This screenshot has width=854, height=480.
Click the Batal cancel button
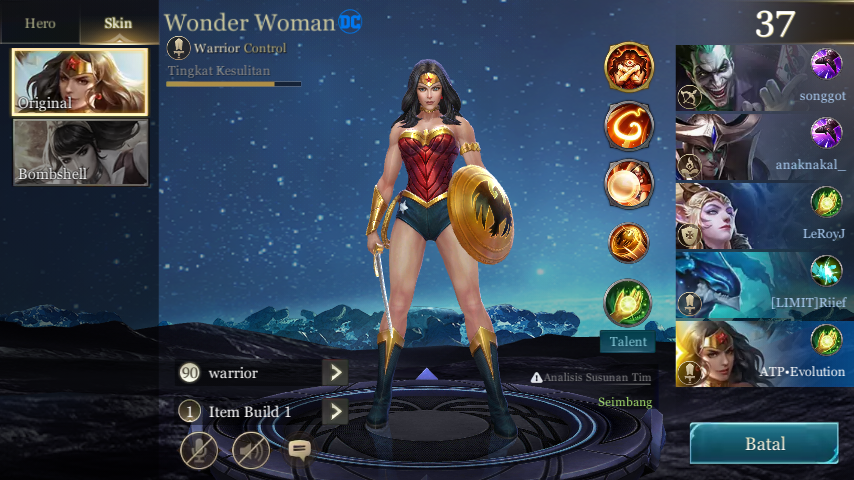764,444
